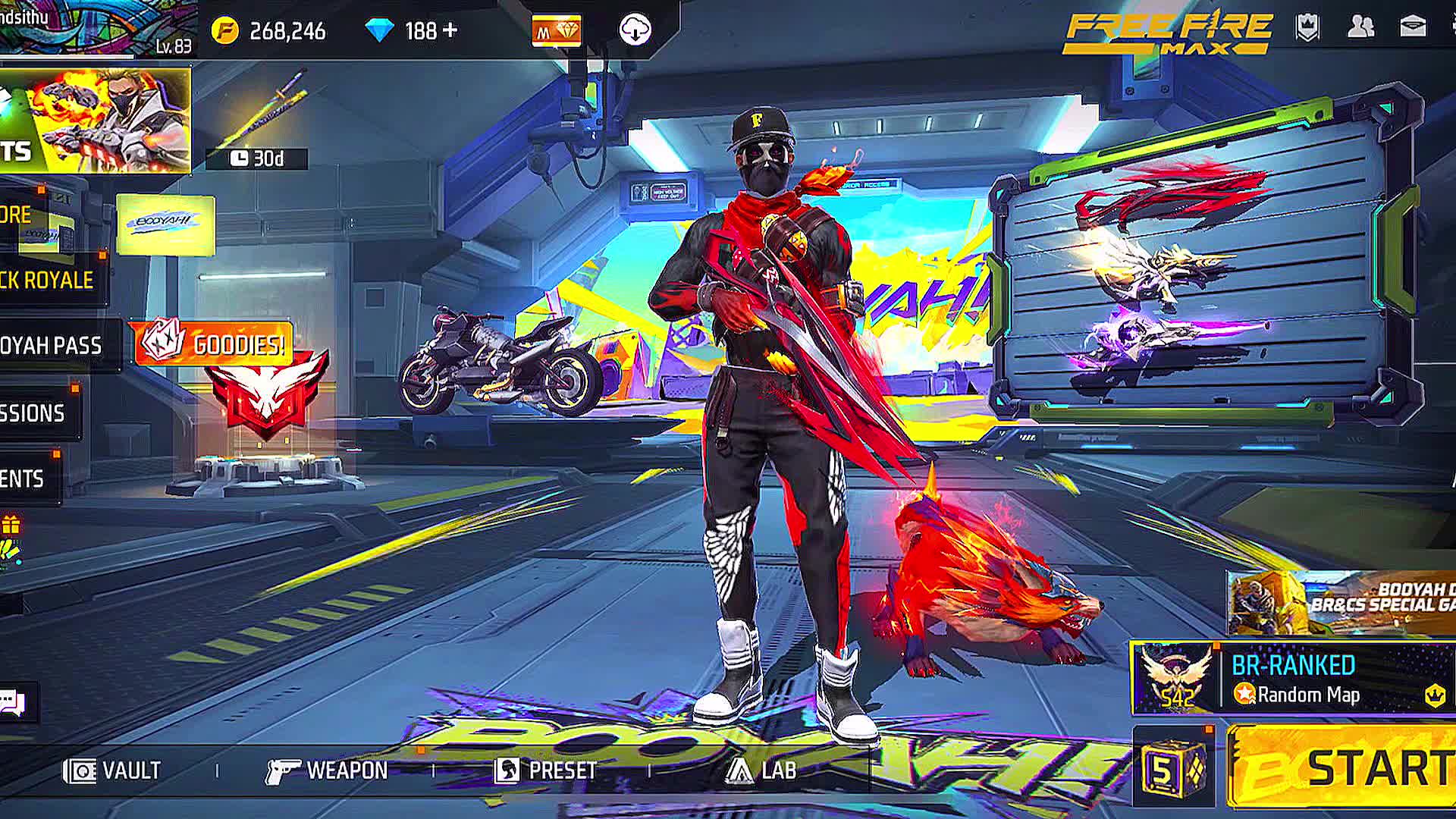Open the Weapon menu
The height and width of the screenshot is (819, 1456).
point(327,770)
